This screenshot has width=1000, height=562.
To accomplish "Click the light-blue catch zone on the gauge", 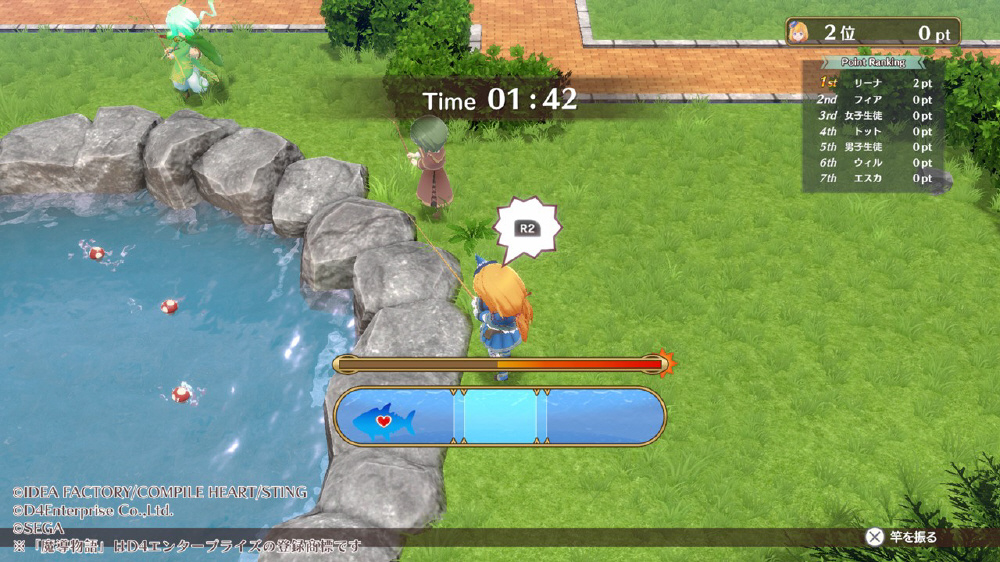I will (x=500, y=416).
